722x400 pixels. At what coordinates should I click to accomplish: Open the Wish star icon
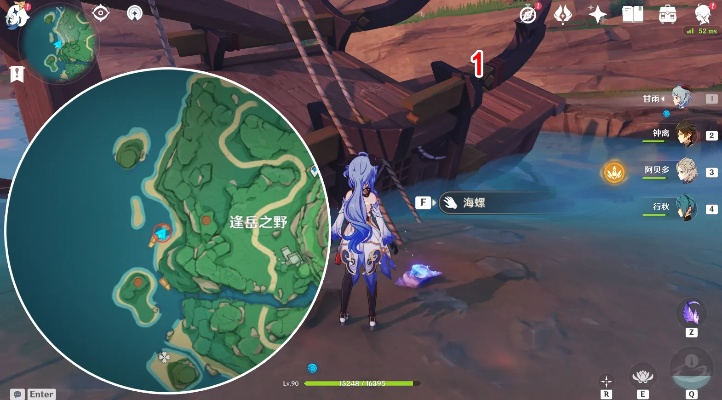[598, 14]
